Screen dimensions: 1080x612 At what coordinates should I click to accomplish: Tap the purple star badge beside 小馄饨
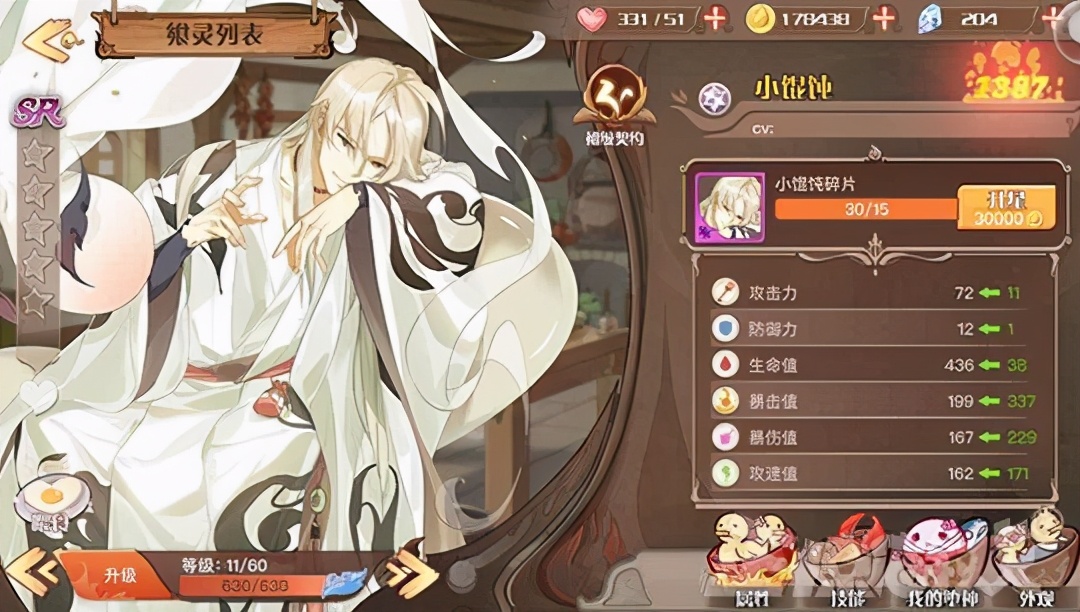pos(713,96)
